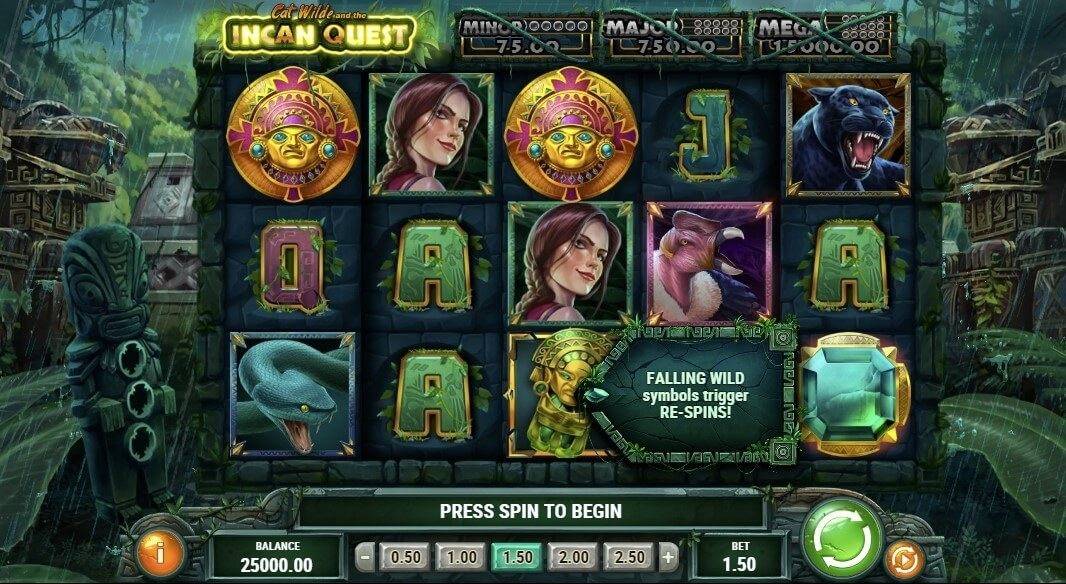Choose the 1.00 bet amount
Viewport: 1066px width, 584px height.
coord(461,557)
